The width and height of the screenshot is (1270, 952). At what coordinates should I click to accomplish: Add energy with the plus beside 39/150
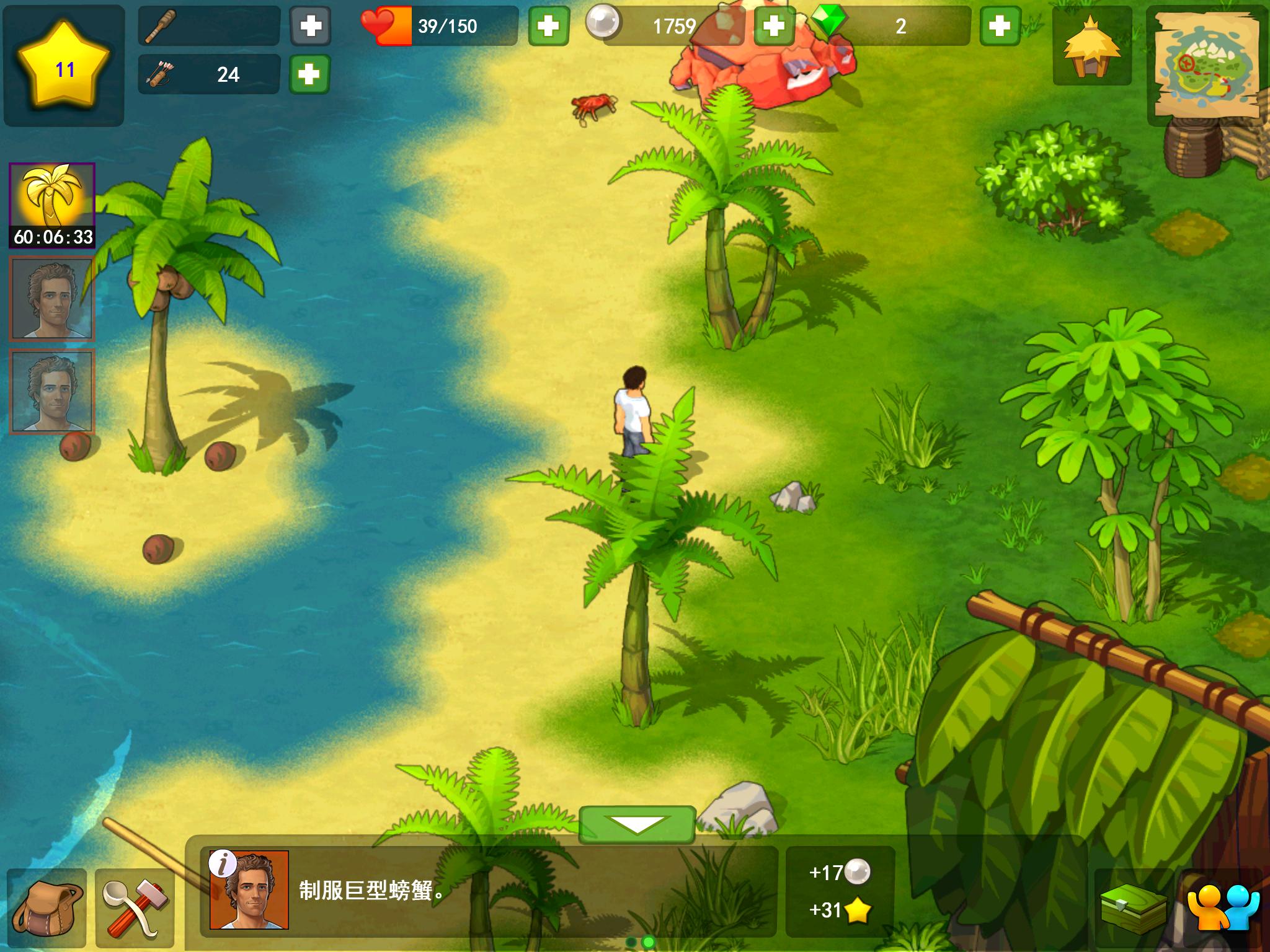click(548, 26)
